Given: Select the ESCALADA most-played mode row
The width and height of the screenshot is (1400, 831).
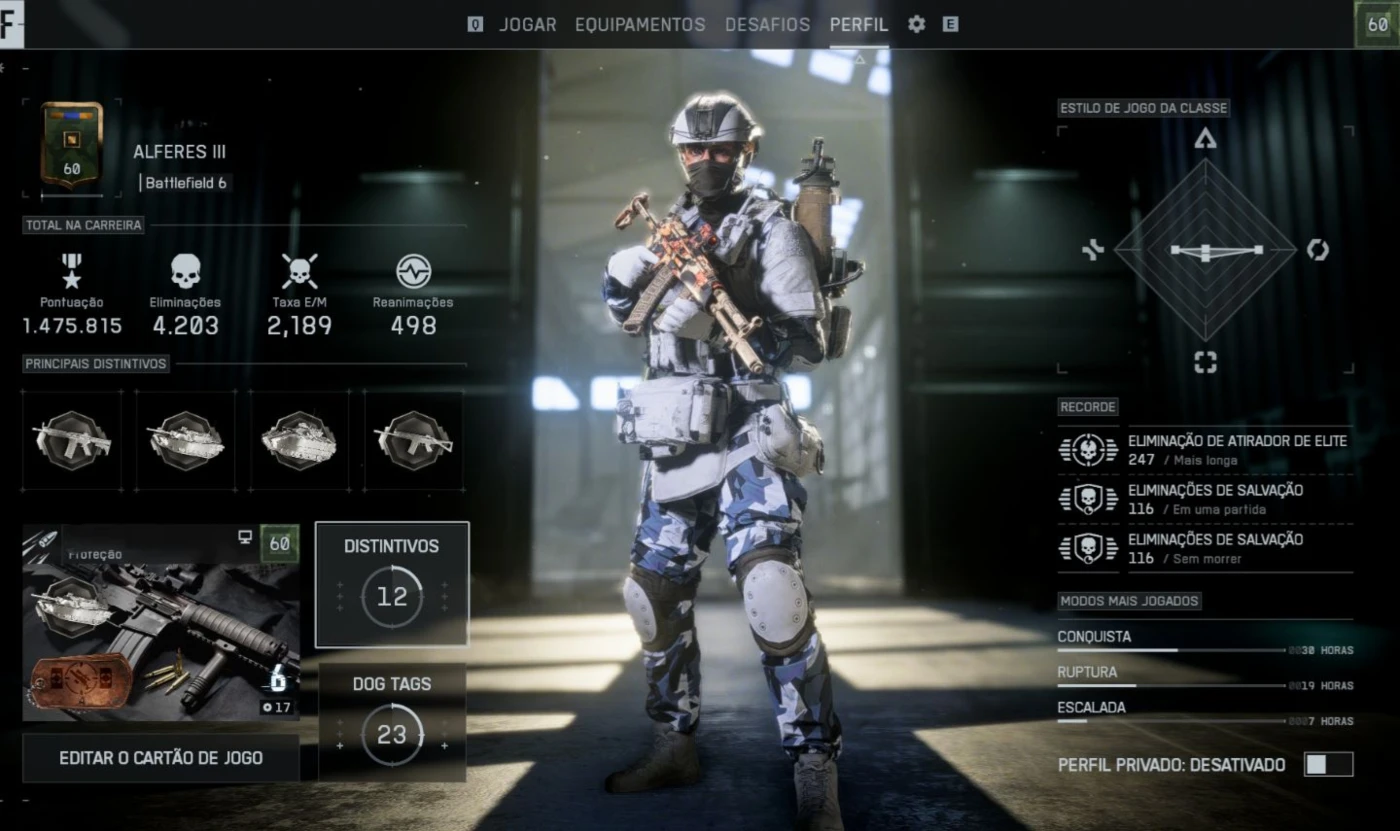Looking at the screenshot, I should point(1204,711).
